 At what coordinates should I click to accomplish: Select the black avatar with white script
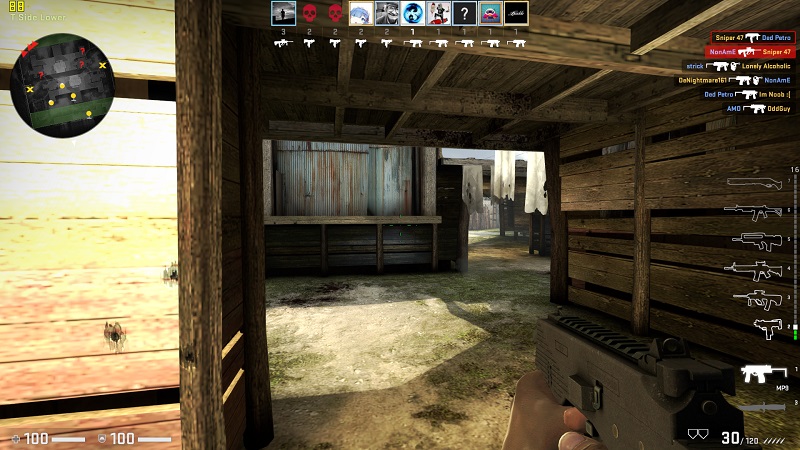click(x=516, y=13)
